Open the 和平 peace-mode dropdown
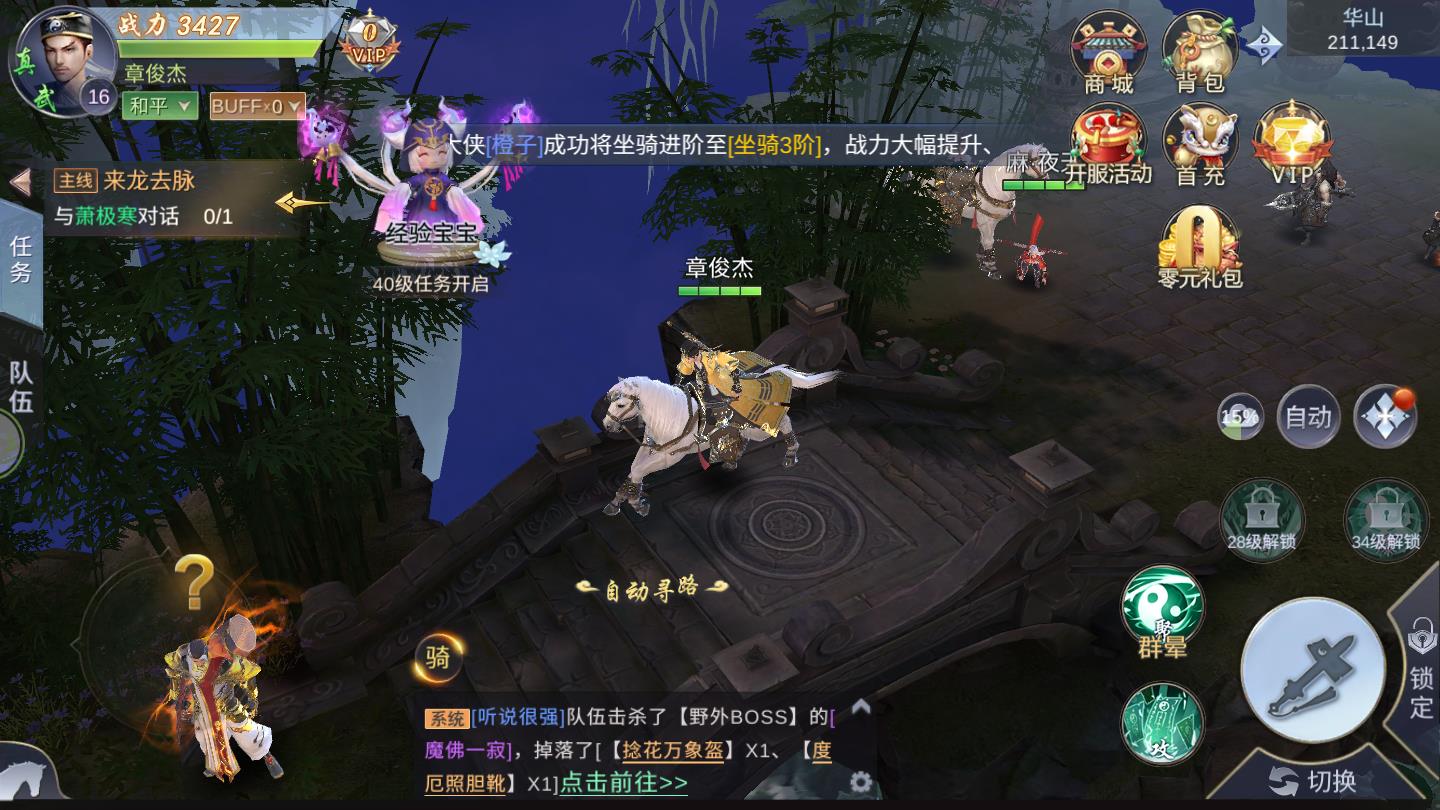 click(159, 104)
